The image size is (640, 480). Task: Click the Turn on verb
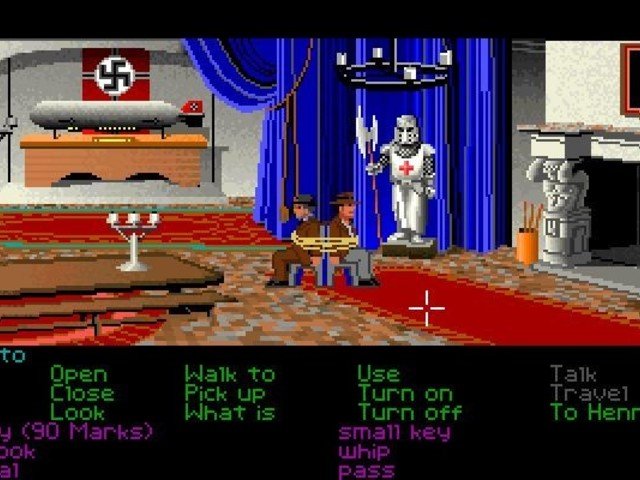click(x=405, y=394)
